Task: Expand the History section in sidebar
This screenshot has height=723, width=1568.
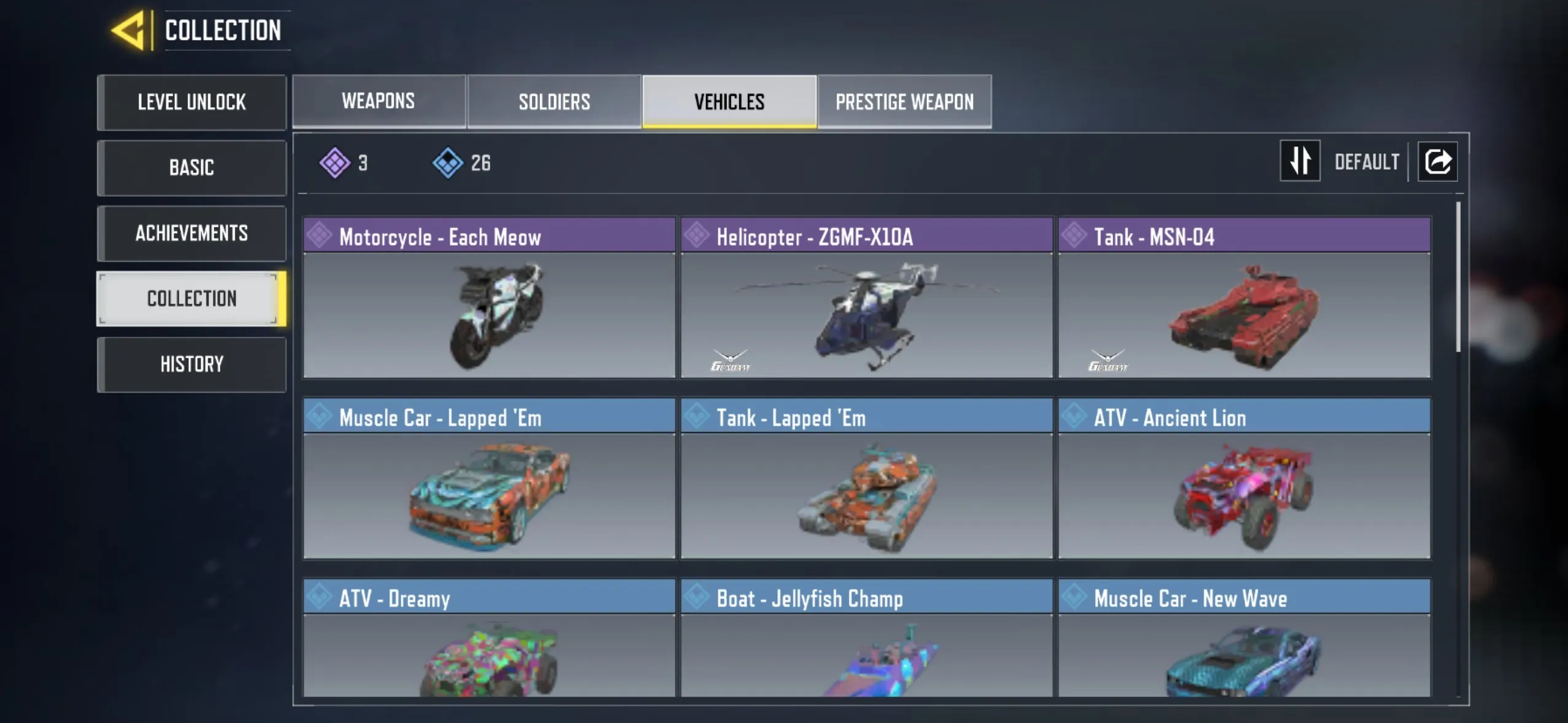Action: (191, 364)
